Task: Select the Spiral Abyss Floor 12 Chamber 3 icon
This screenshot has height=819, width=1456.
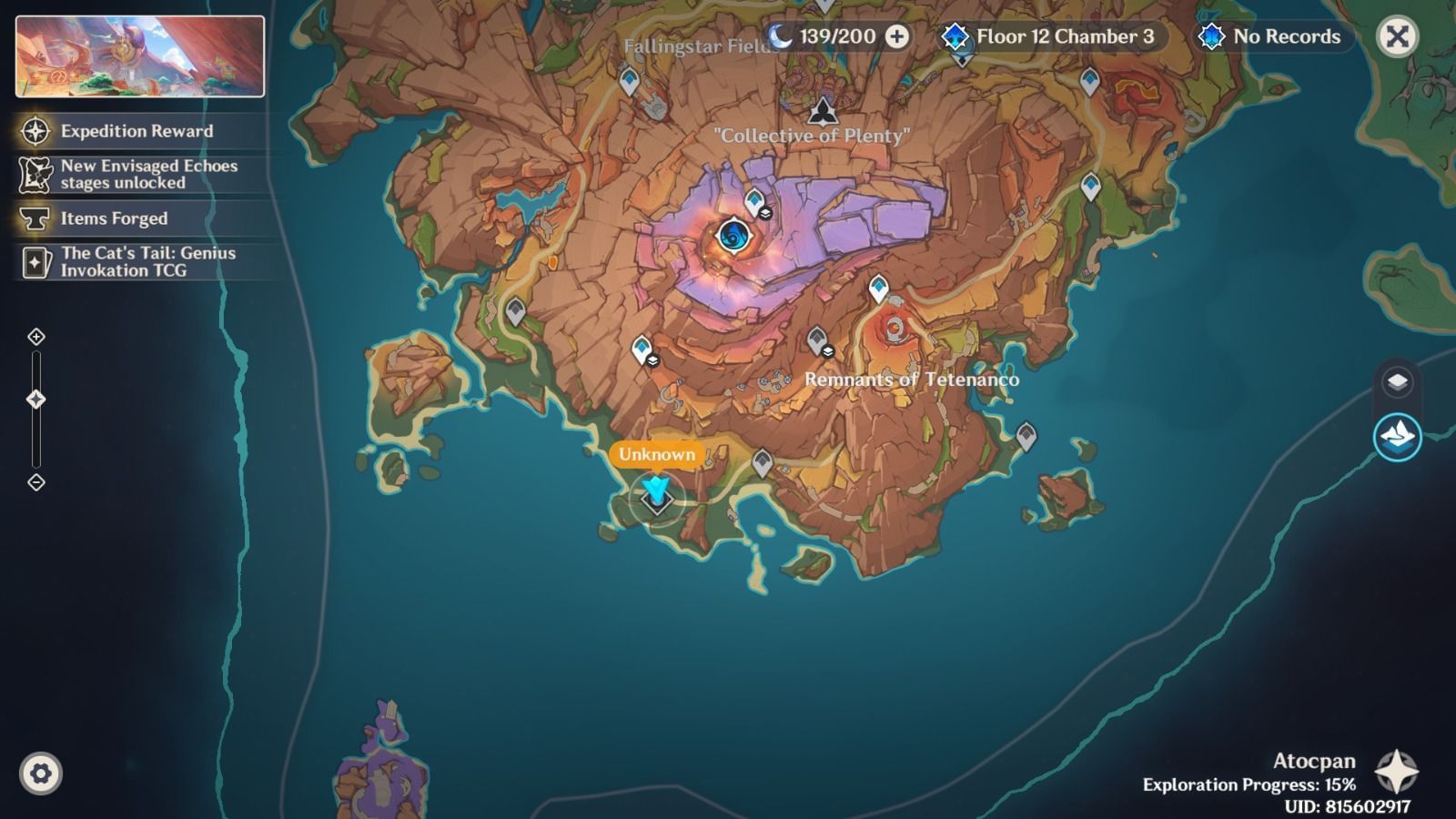Action: point(955,38)
